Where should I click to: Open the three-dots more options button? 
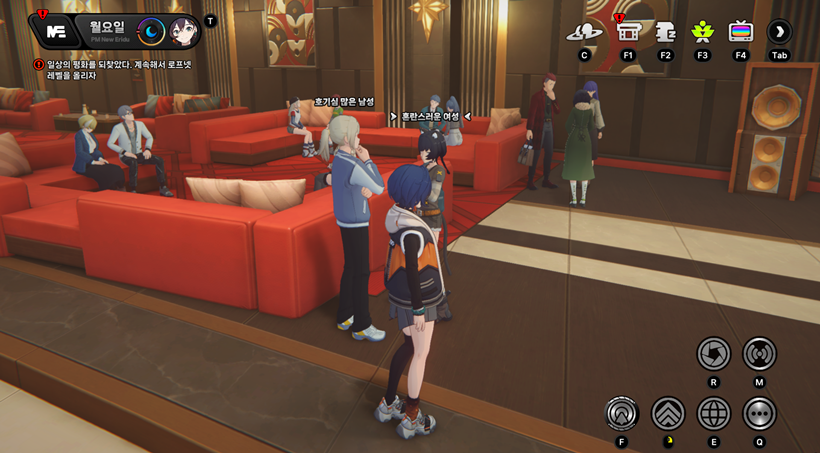(x=759, y=413)
